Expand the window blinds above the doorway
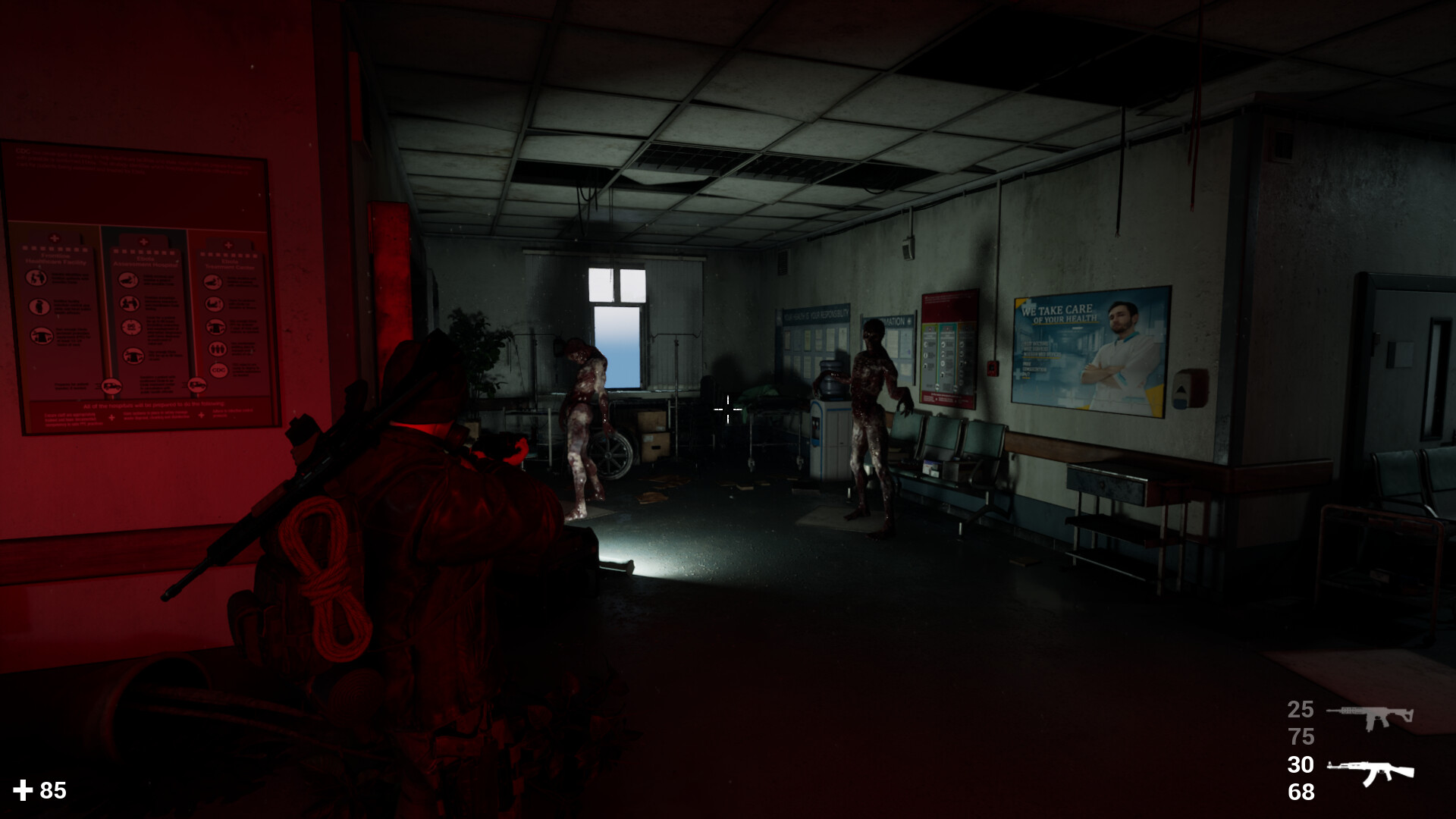The width and height of the screenshot is (1456, 819). coord(613,253)
